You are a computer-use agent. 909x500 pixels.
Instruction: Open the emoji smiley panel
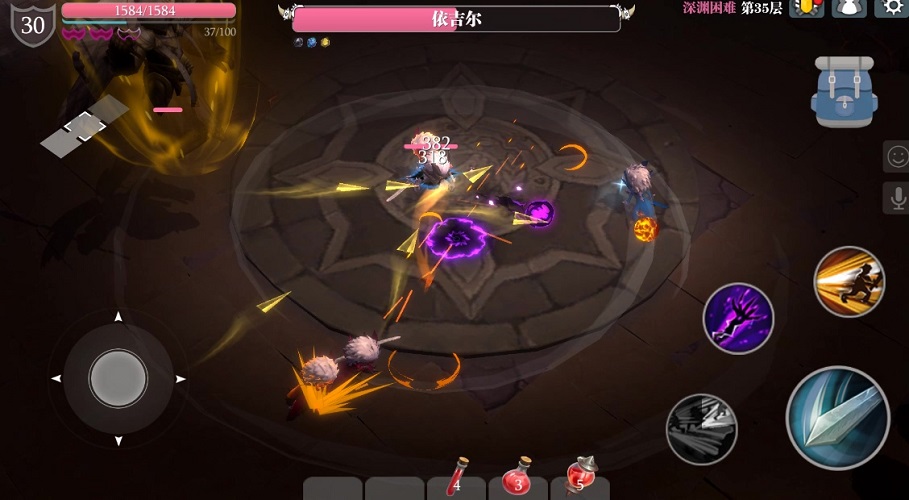pos(896,157)
